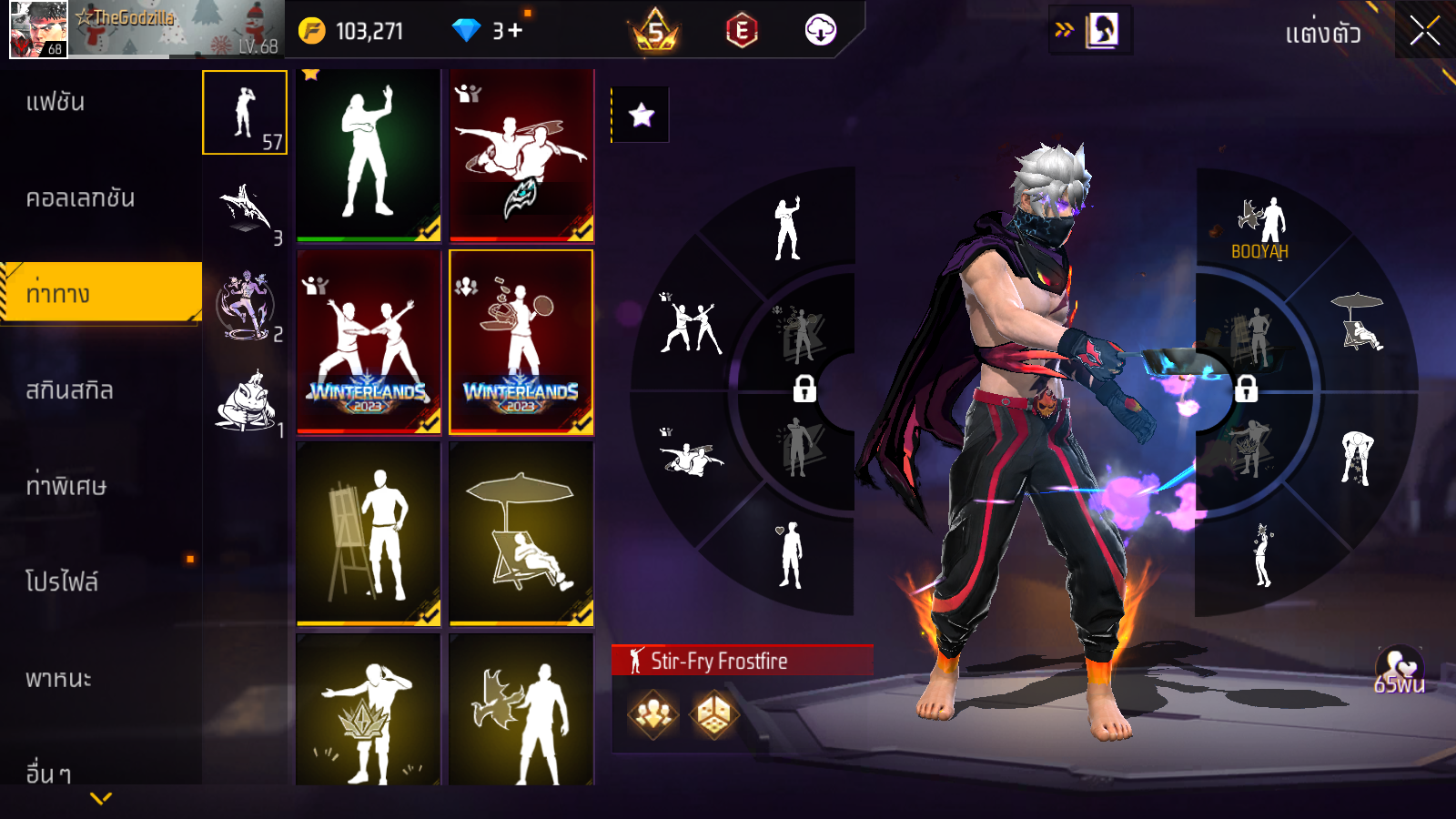The image size is (1456, 819).
Task: Close the outfit screen with X
Action: pos(1424,32)
